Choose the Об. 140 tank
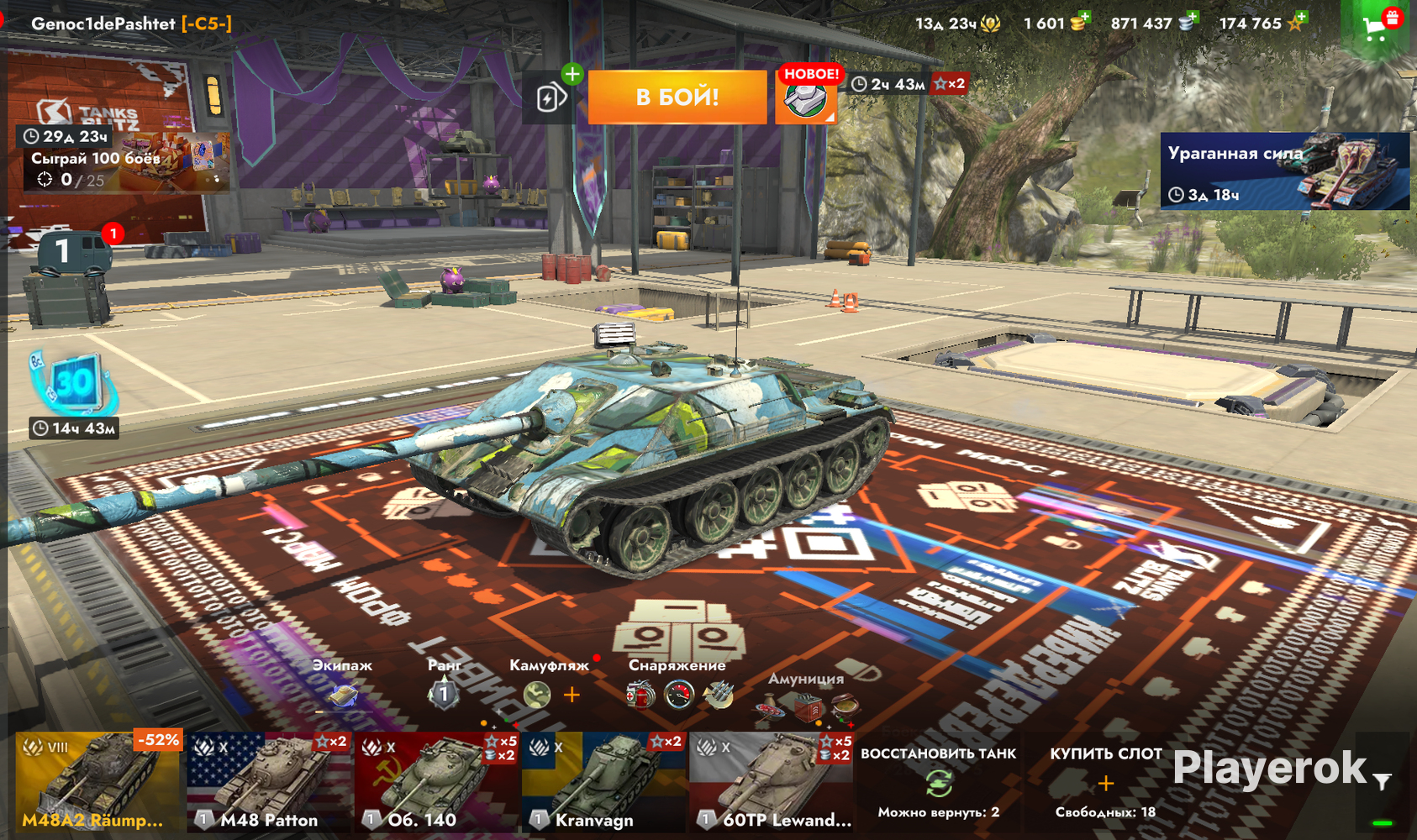The width and height of the screenshot is (1417, 840). pos(436,783)
